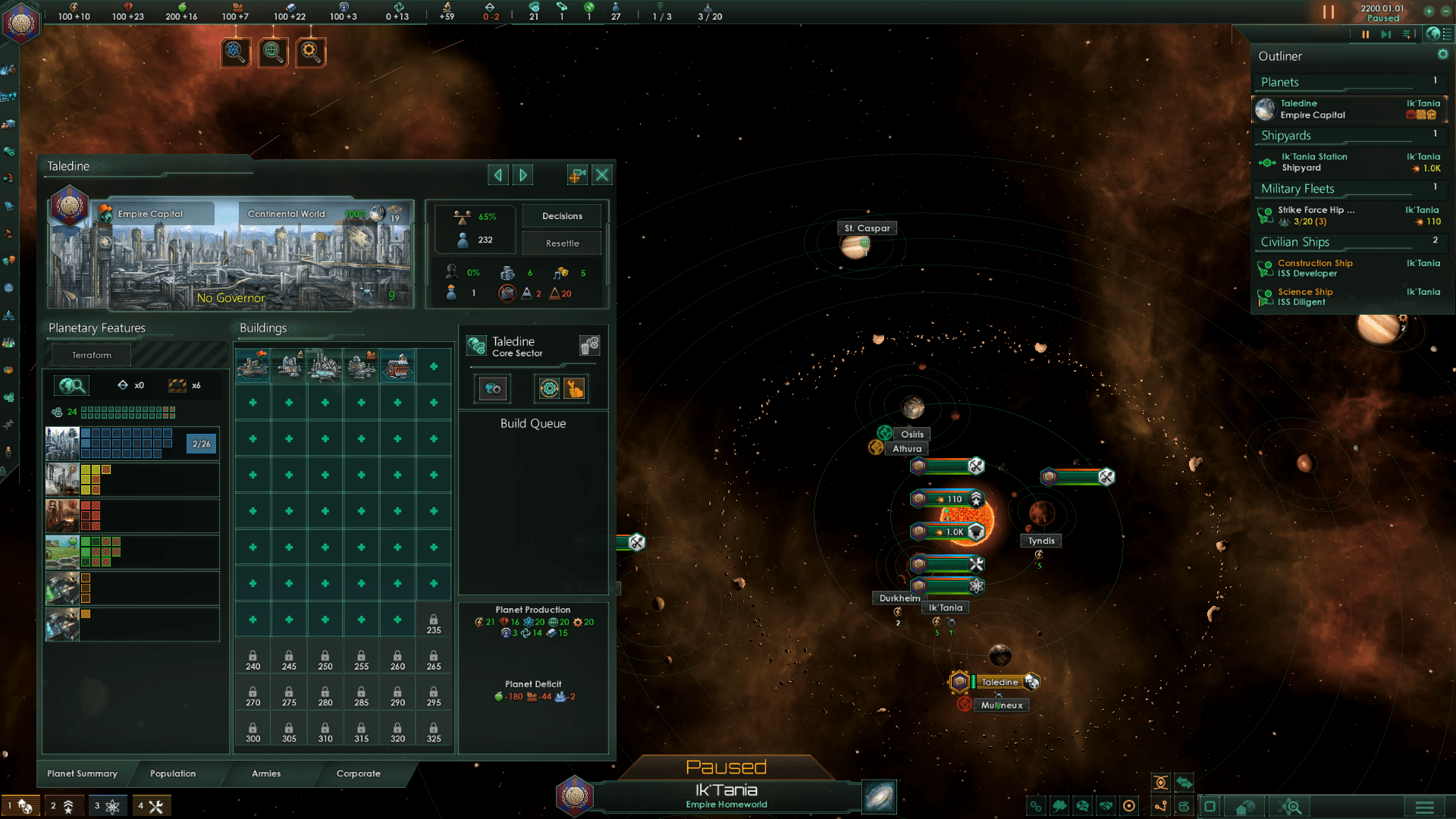Image resolution: width=1456 pixels, height=819 pixels.
Task: Open the main menu hamburger button
Action: coord(1424,806)
